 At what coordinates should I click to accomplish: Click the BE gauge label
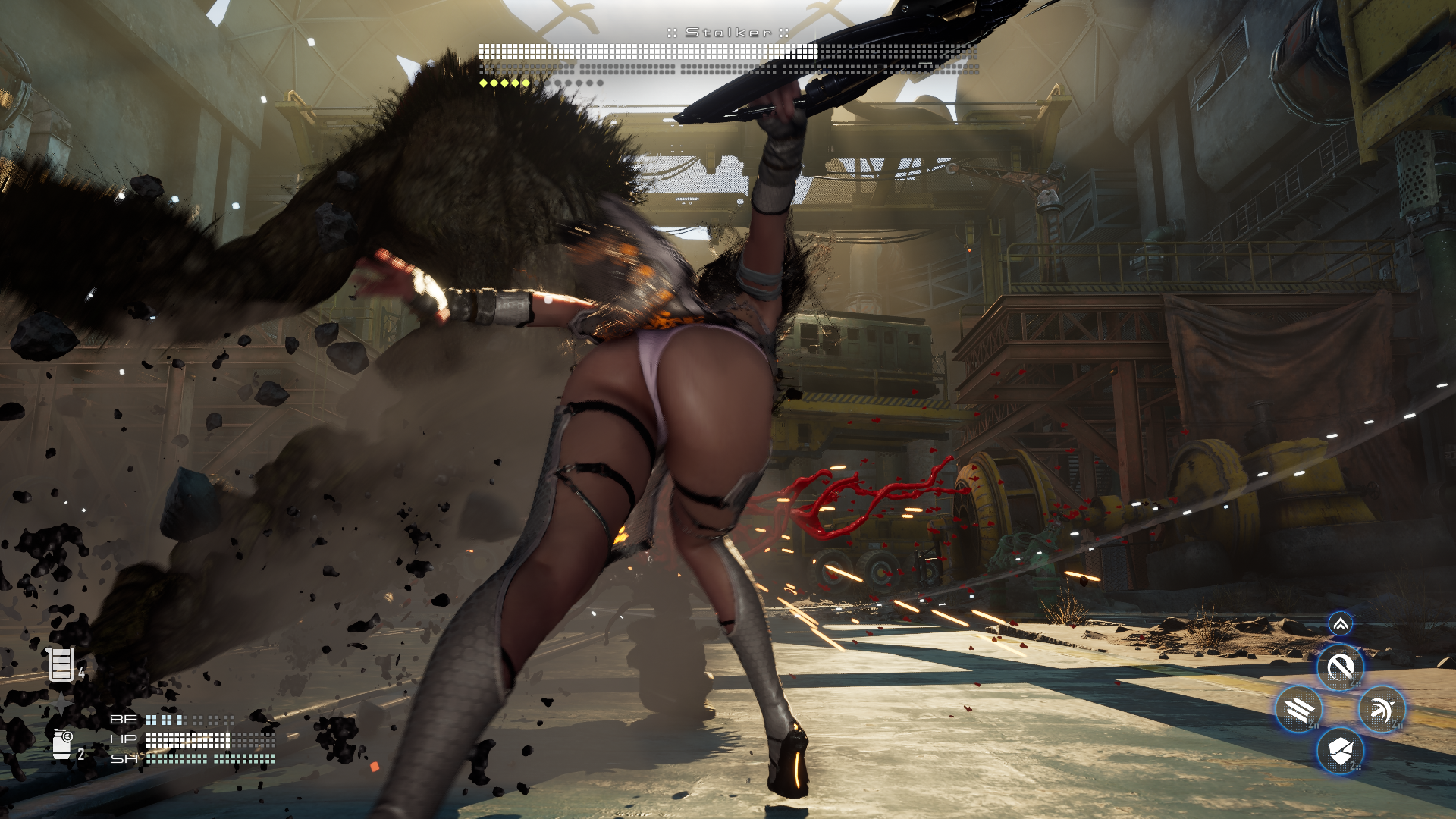124,720
